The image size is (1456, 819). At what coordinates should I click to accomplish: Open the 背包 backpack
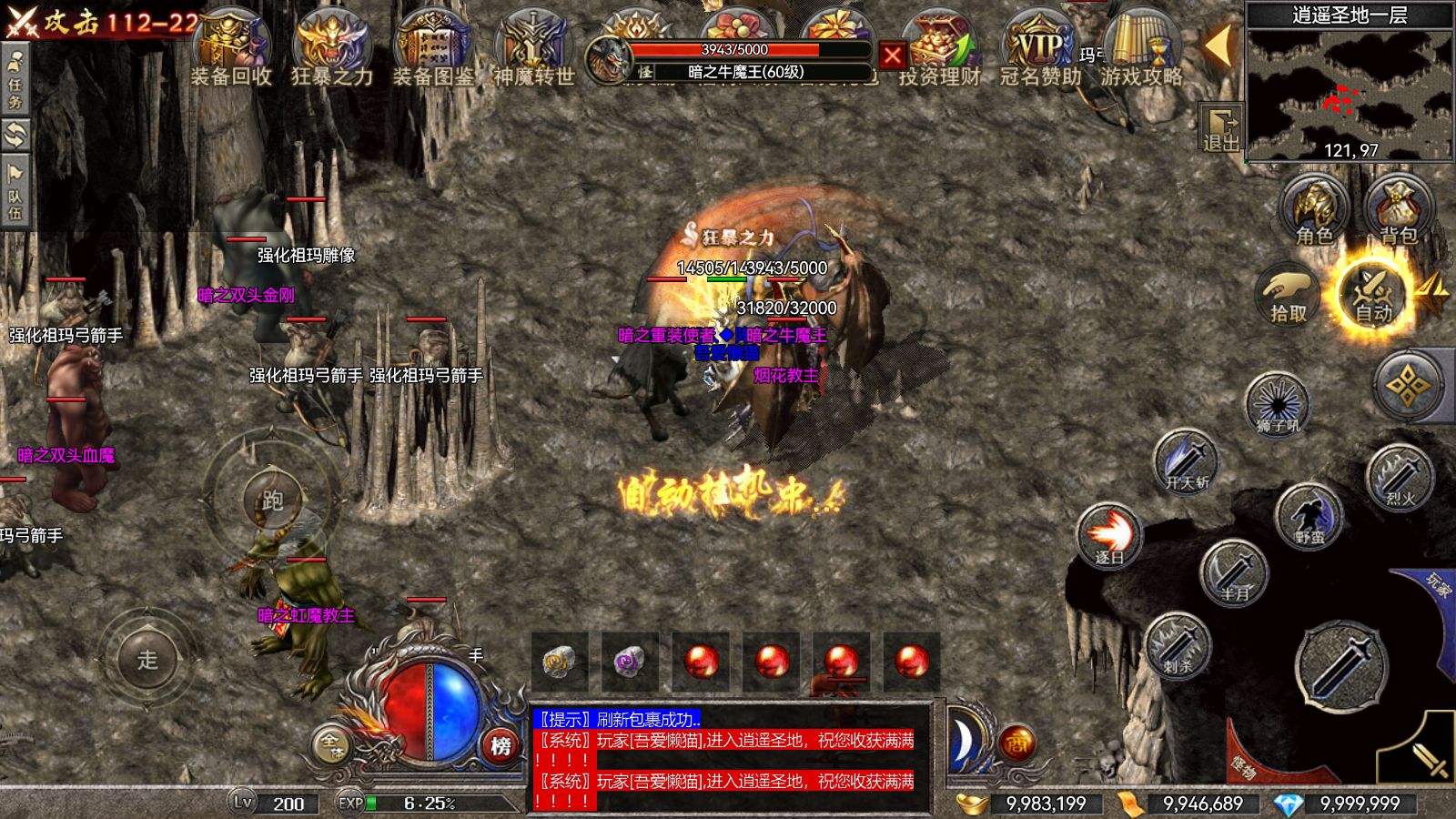(1398, 211)
